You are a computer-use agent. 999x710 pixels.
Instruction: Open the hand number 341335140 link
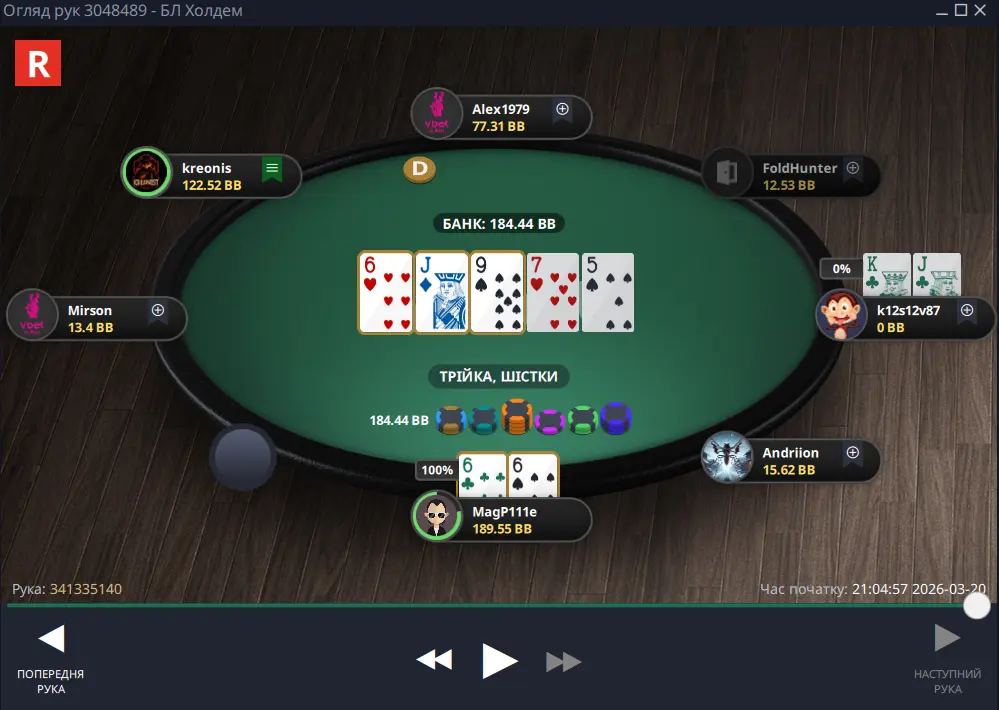point(86,589)
